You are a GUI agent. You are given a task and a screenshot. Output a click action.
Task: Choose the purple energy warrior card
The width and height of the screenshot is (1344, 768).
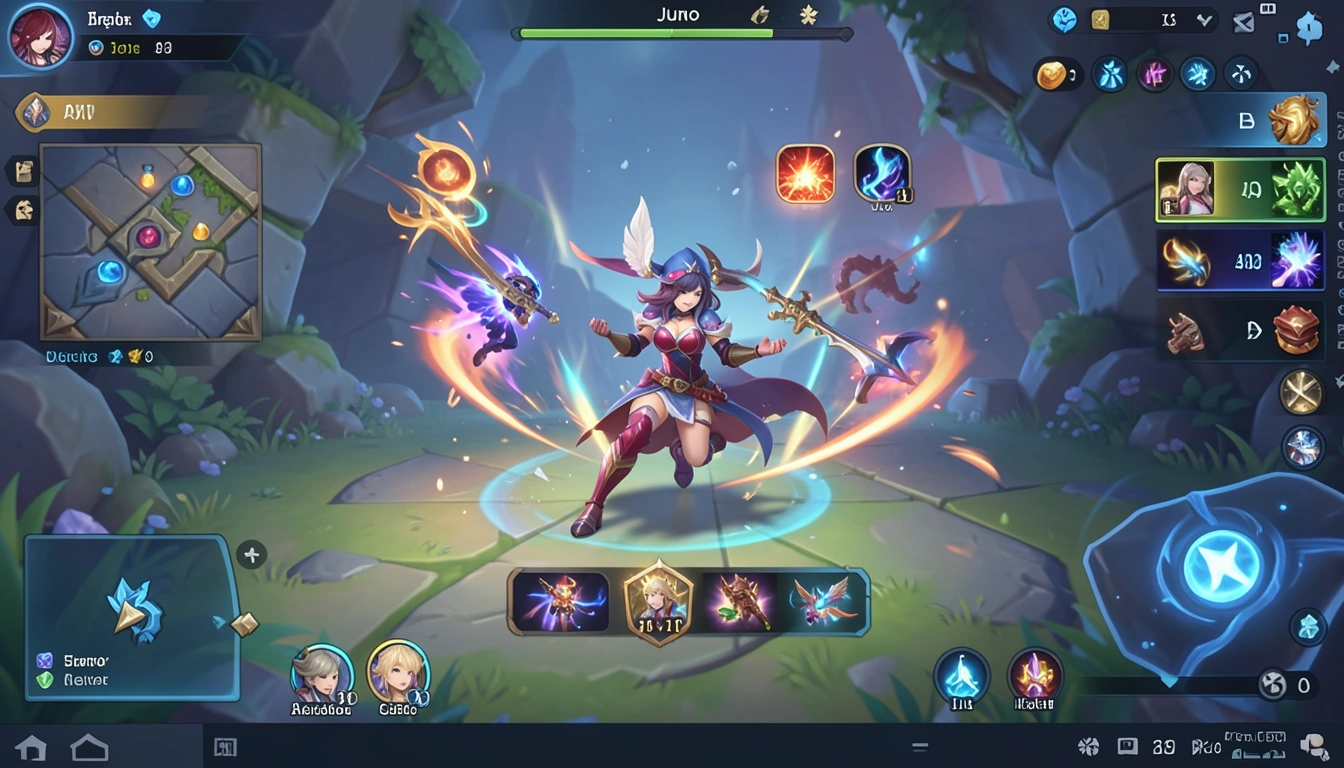tap(561, 602)
